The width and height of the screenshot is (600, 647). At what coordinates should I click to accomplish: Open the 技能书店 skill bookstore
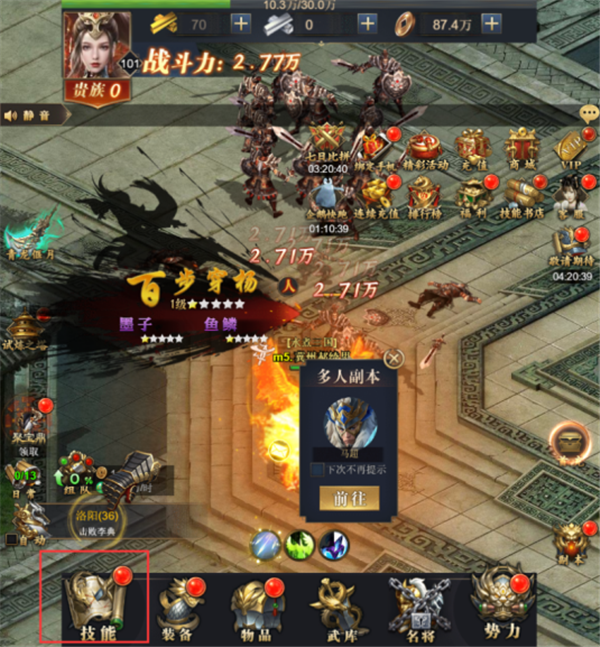coord(524,194)
